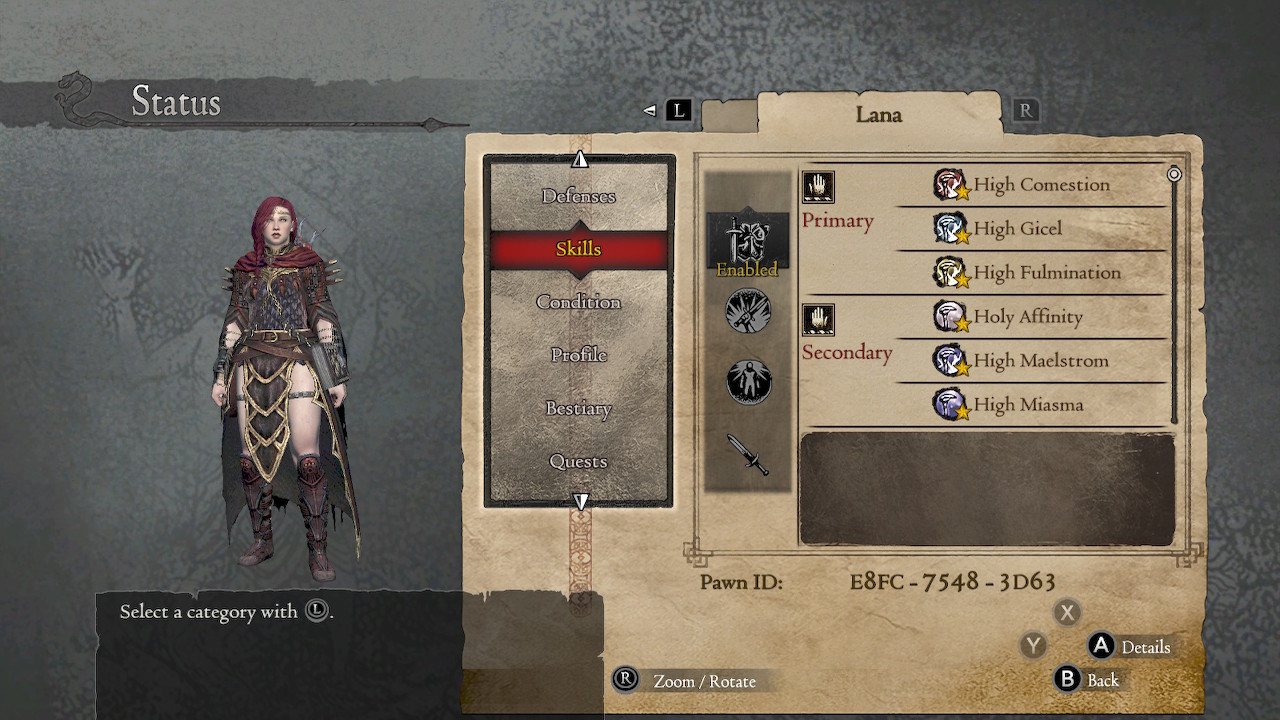Select the High Maelstrom skill

coord(1040,361)
